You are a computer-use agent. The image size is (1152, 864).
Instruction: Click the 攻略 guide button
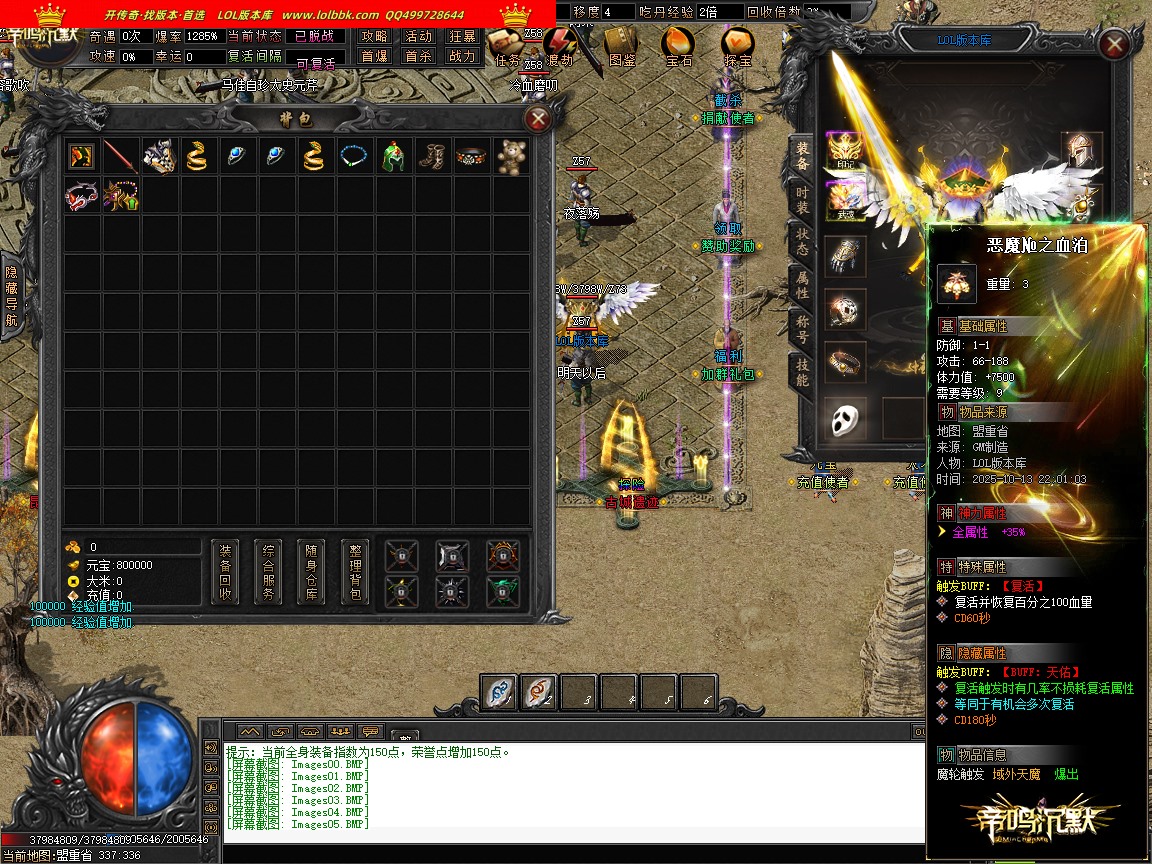coord(374,36)
